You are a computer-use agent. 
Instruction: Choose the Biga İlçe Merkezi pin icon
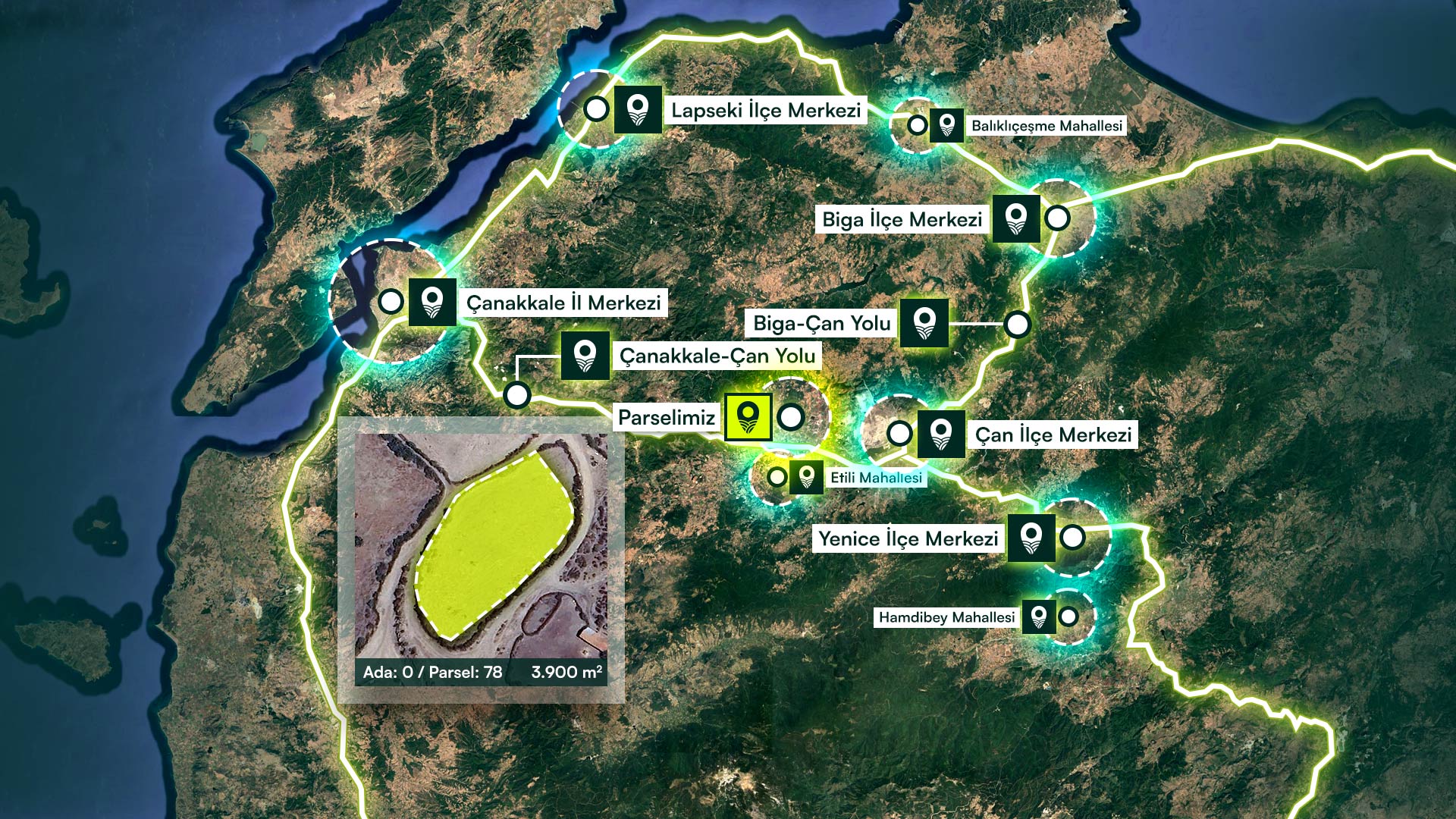click(x=1015, y=219)
